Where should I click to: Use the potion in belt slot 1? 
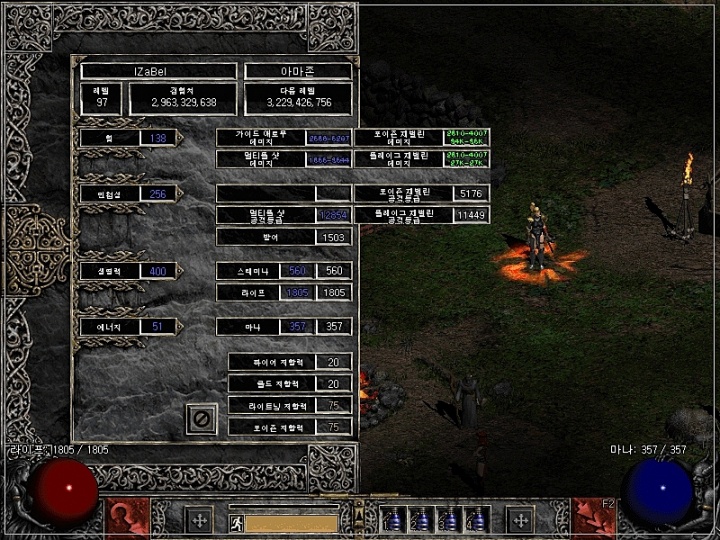pos(394,521)
